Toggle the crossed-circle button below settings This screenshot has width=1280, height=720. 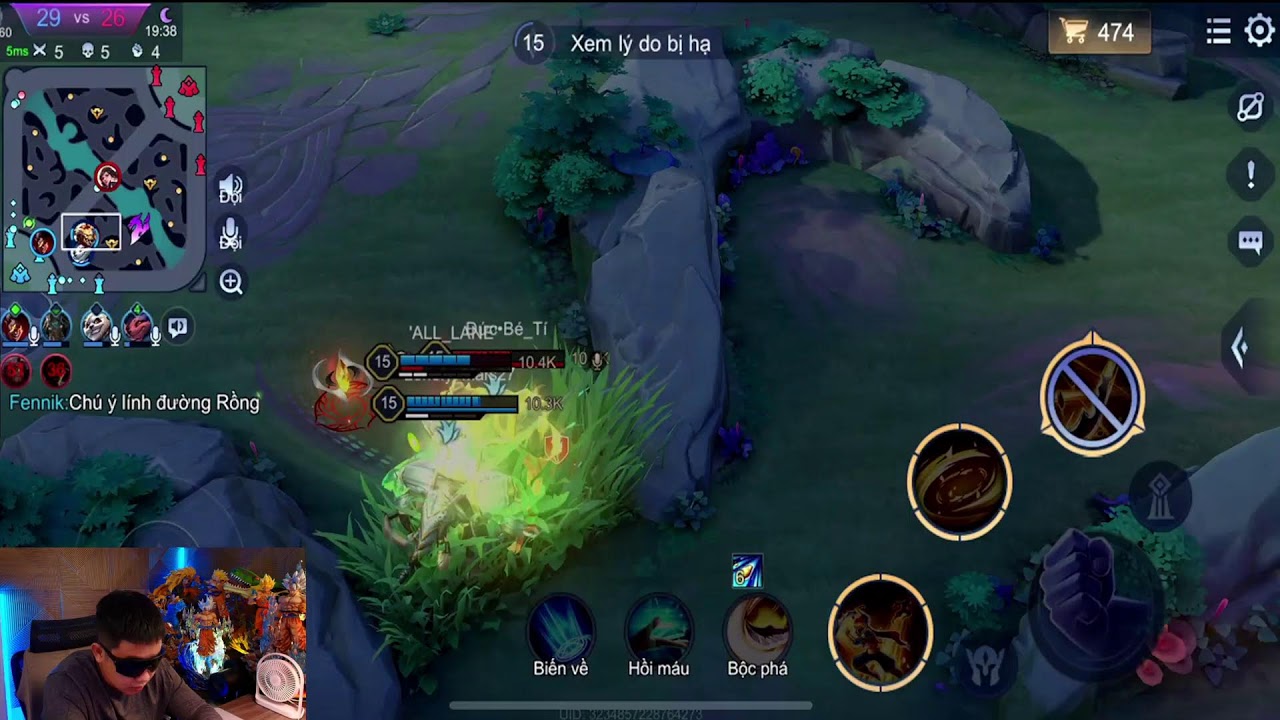coord(1250,107)
